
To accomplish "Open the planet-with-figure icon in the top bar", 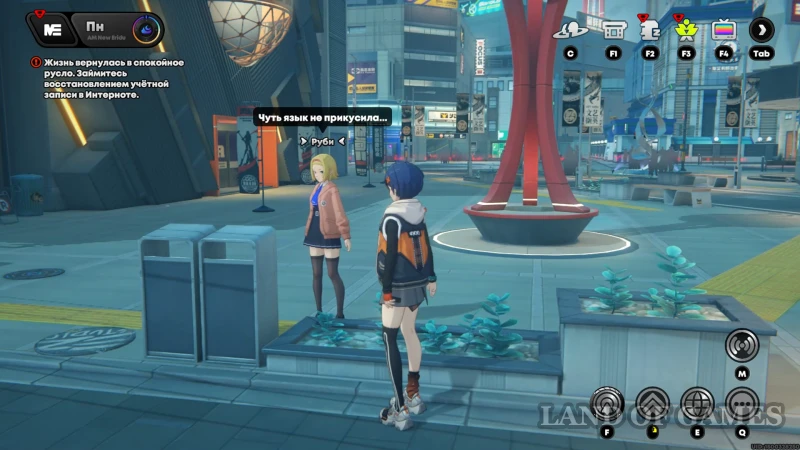I will pos(571,30).
